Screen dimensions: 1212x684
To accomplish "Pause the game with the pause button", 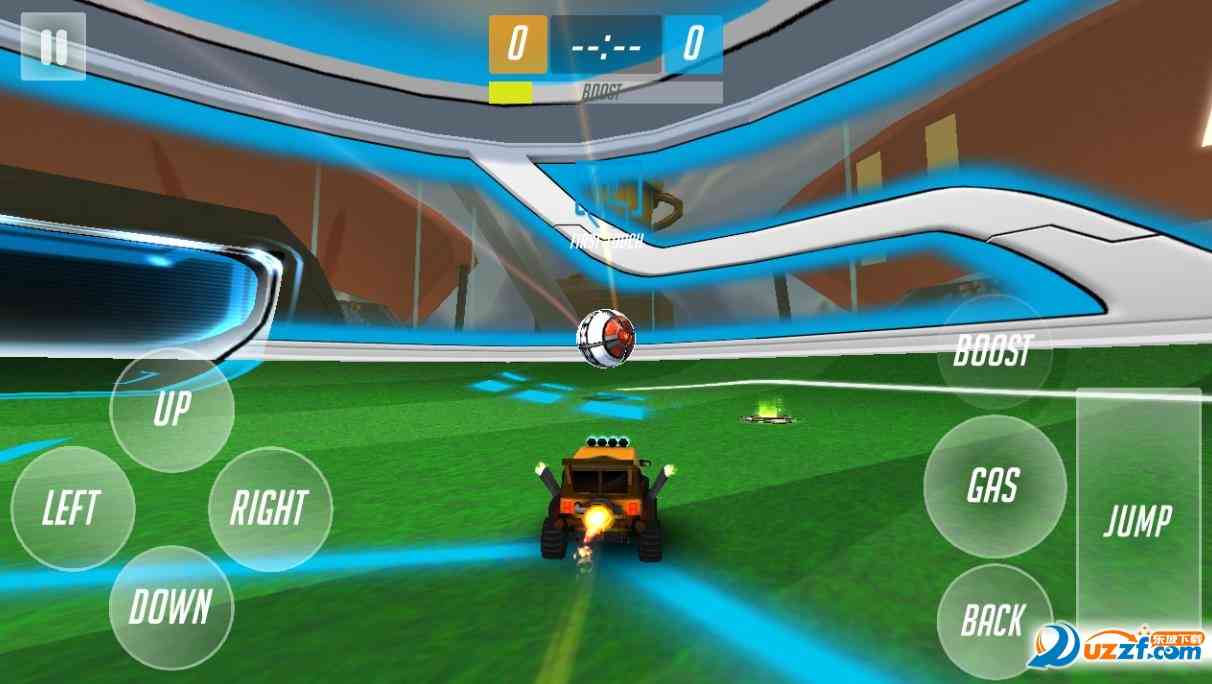I will click(53, 46).
